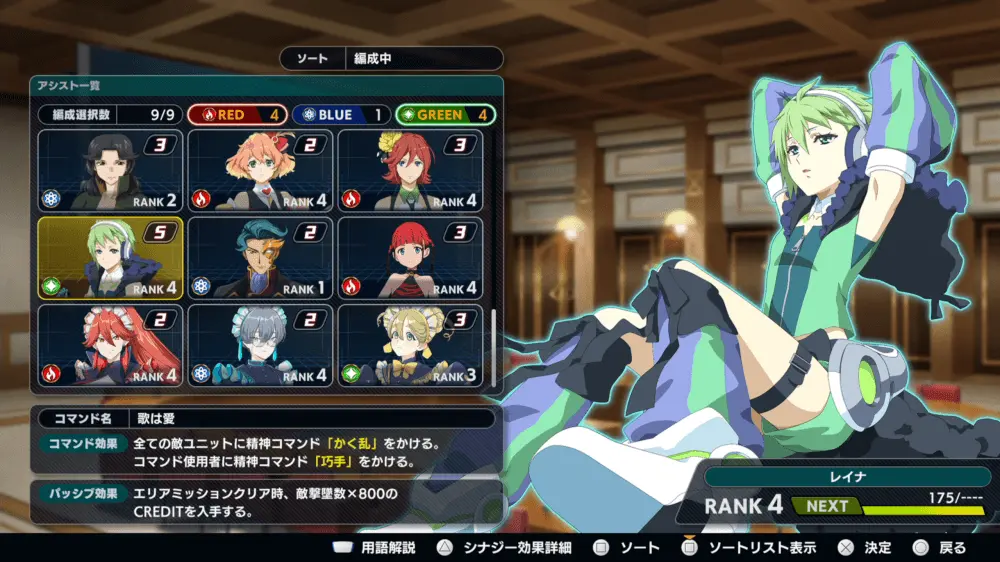1000x562 pixels.
Task: Choose the masked teal-haired man Rank 1 card
Action: tap(260, 258)
